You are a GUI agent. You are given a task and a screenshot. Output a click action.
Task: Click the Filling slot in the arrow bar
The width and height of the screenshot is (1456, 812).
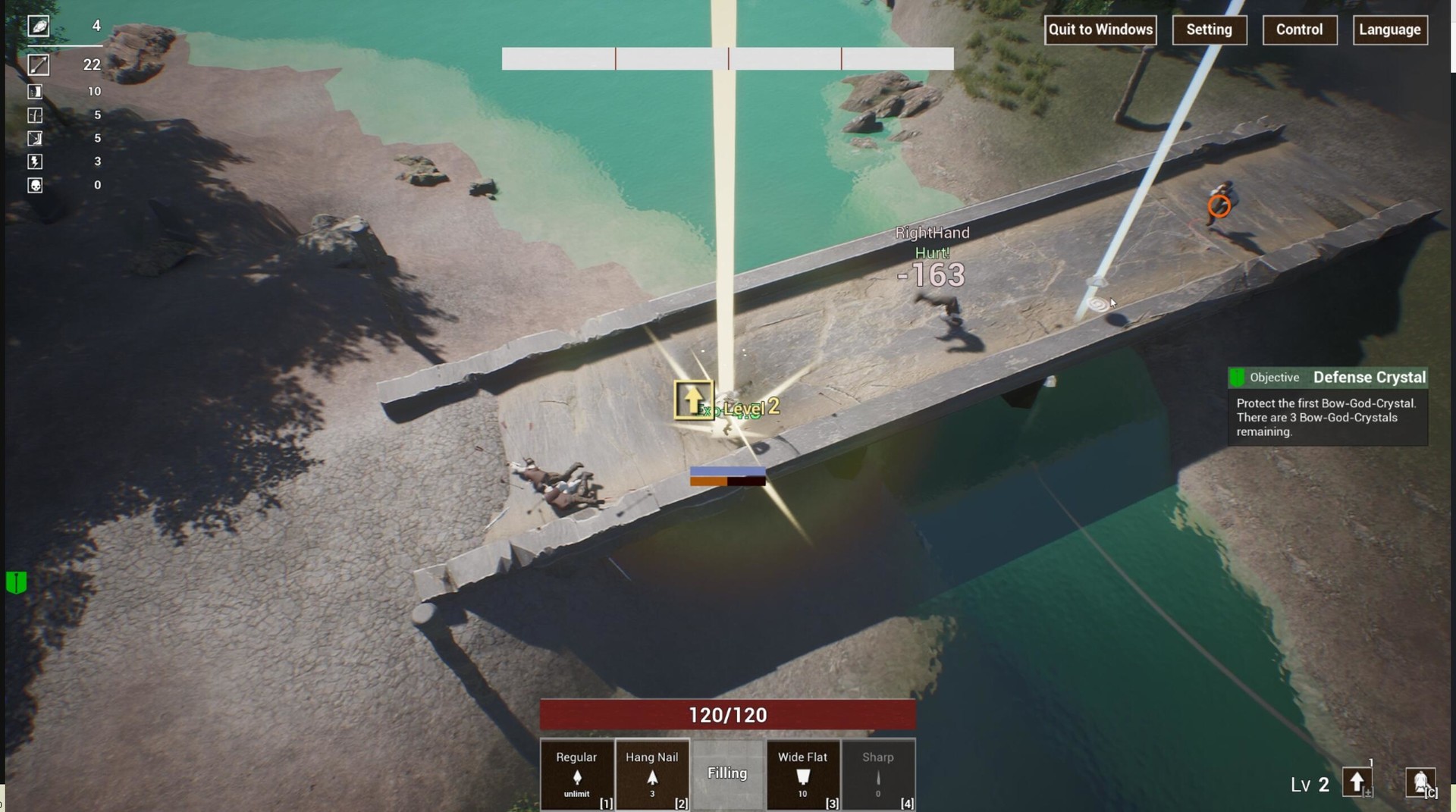(727, 773)
